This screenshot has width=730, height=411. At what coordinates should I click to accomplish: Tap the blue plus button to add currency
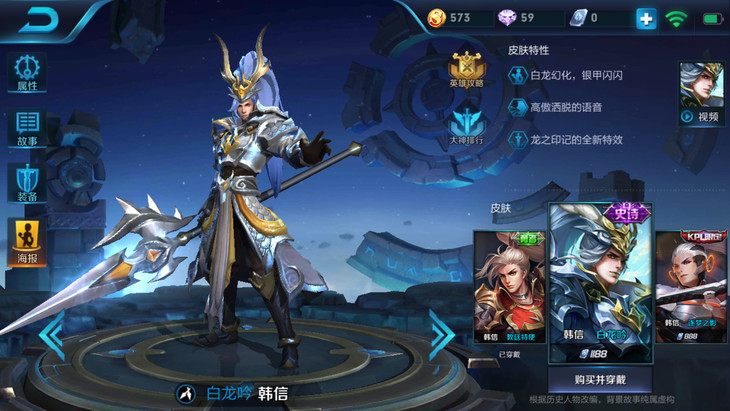pyautogui.click(x=646, y=18)
